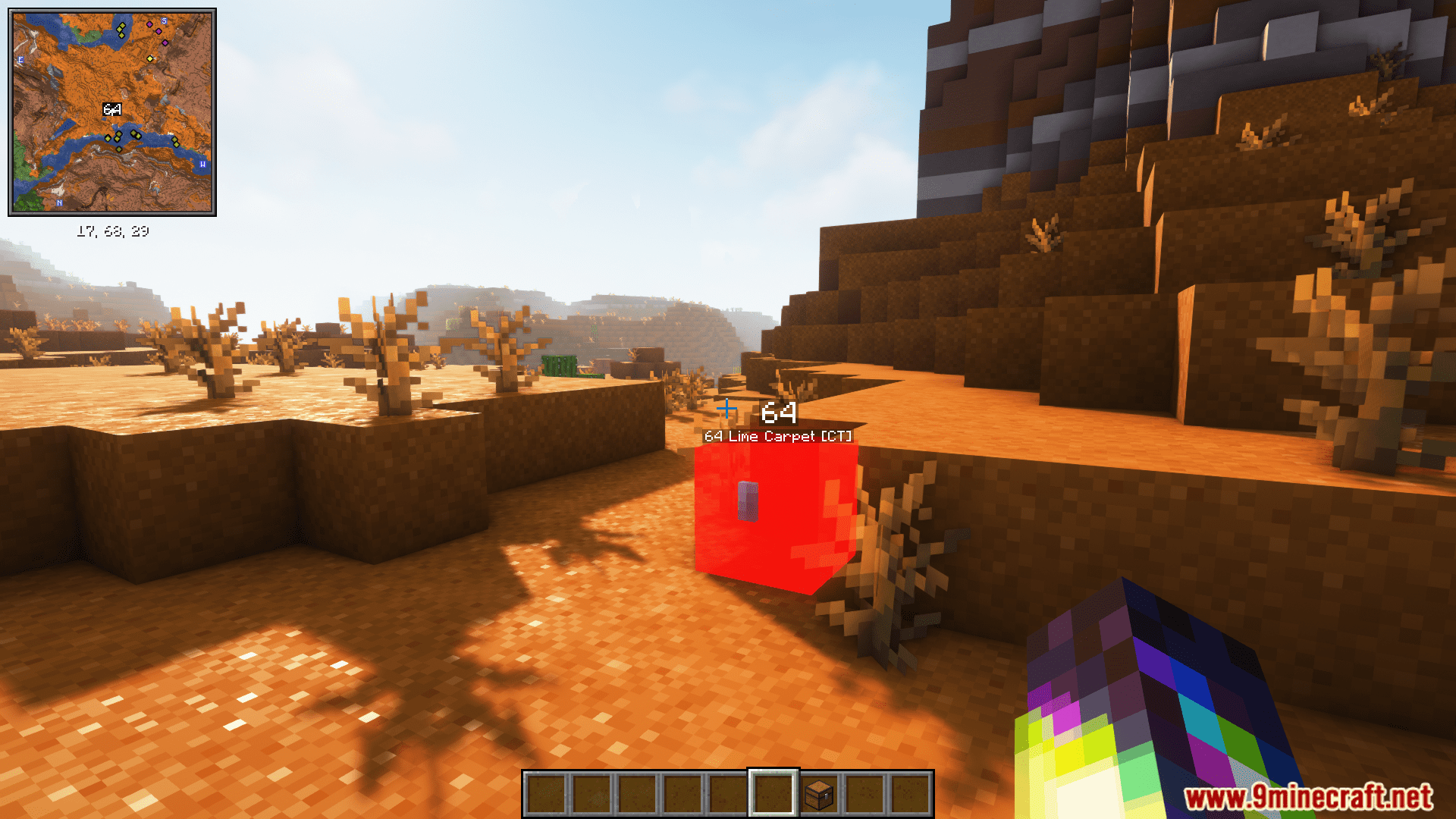Click the N compass letter on the minimap

pos(59,202)
